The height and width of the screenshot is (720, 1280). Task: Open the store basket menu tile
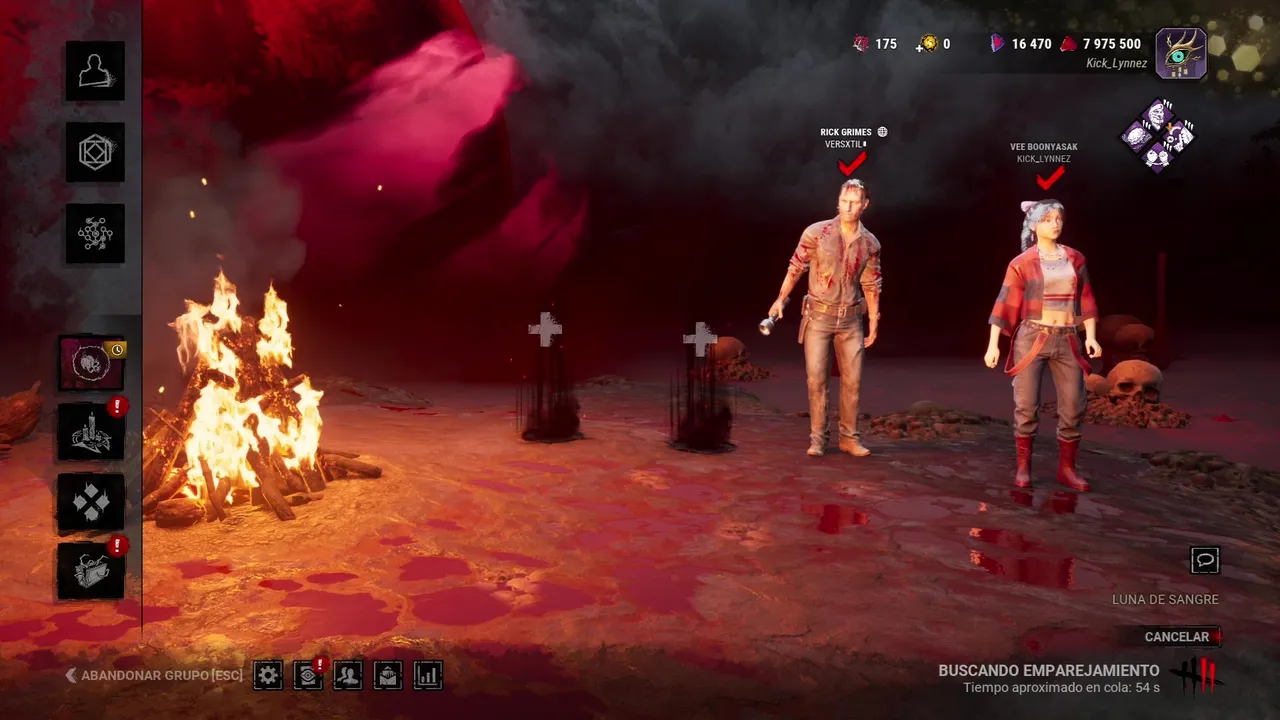[91, 571]
